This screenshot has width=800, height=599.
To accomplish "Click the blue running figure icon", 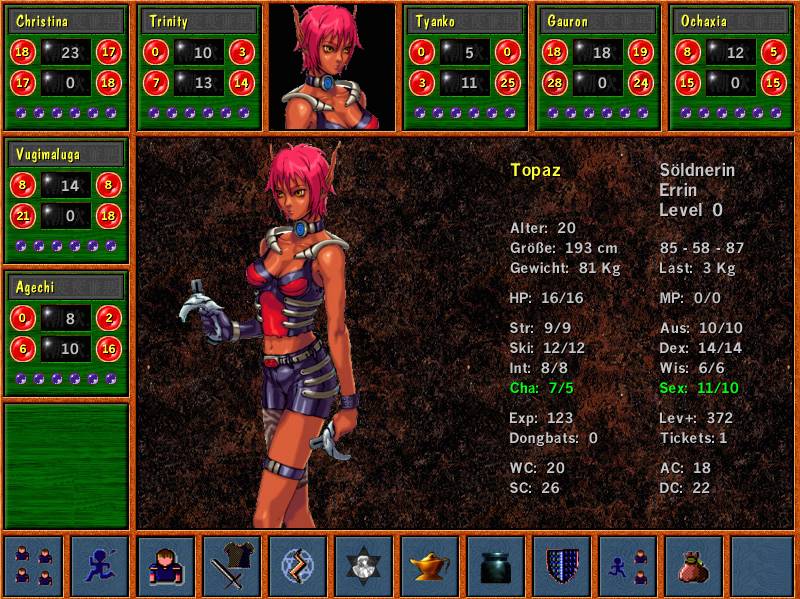I will point(100,566).
